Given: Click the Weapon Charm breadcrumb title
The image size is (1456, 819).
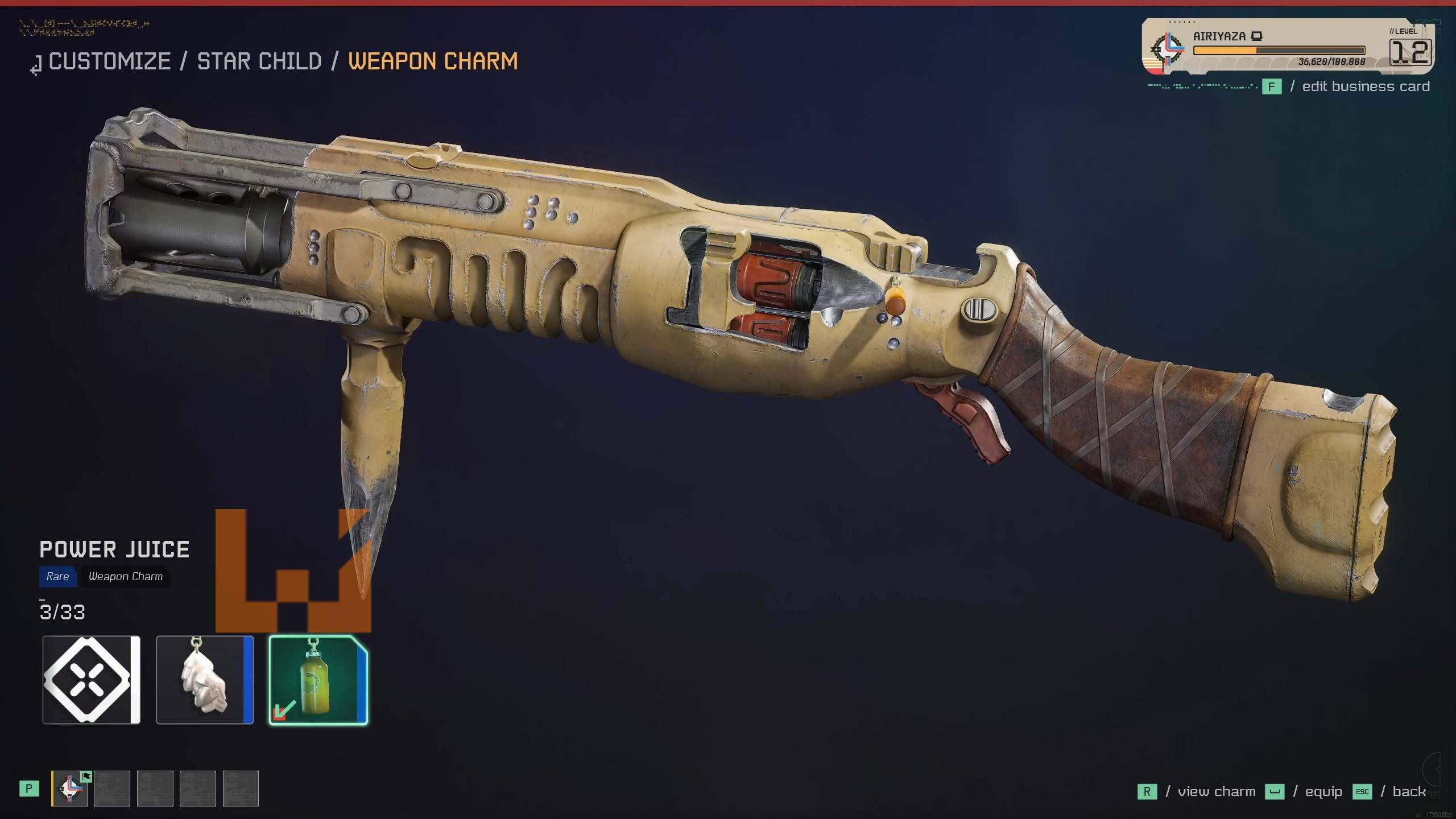Looking at the screenshot, I should (x=433, y=61).
